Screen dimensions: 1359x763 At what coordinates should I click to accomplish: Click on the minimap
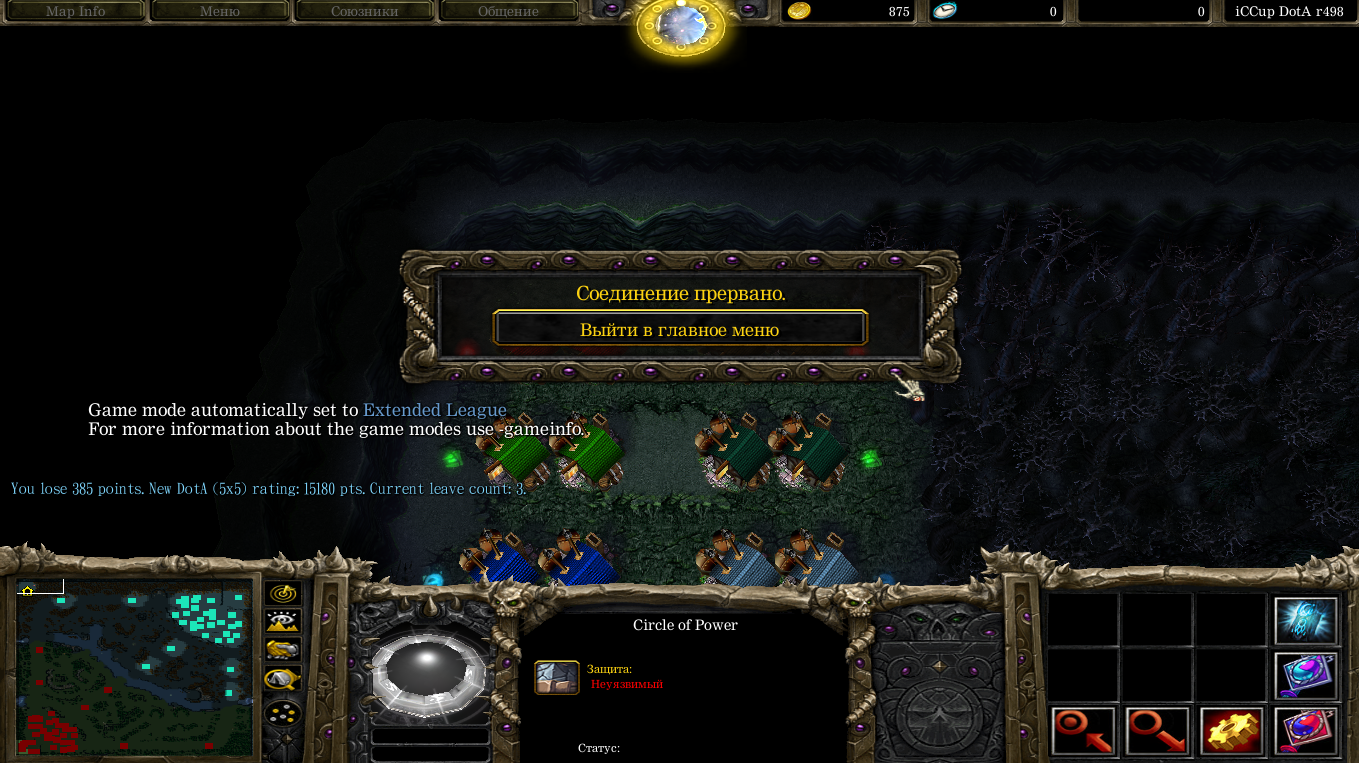(x=135, y=666)
